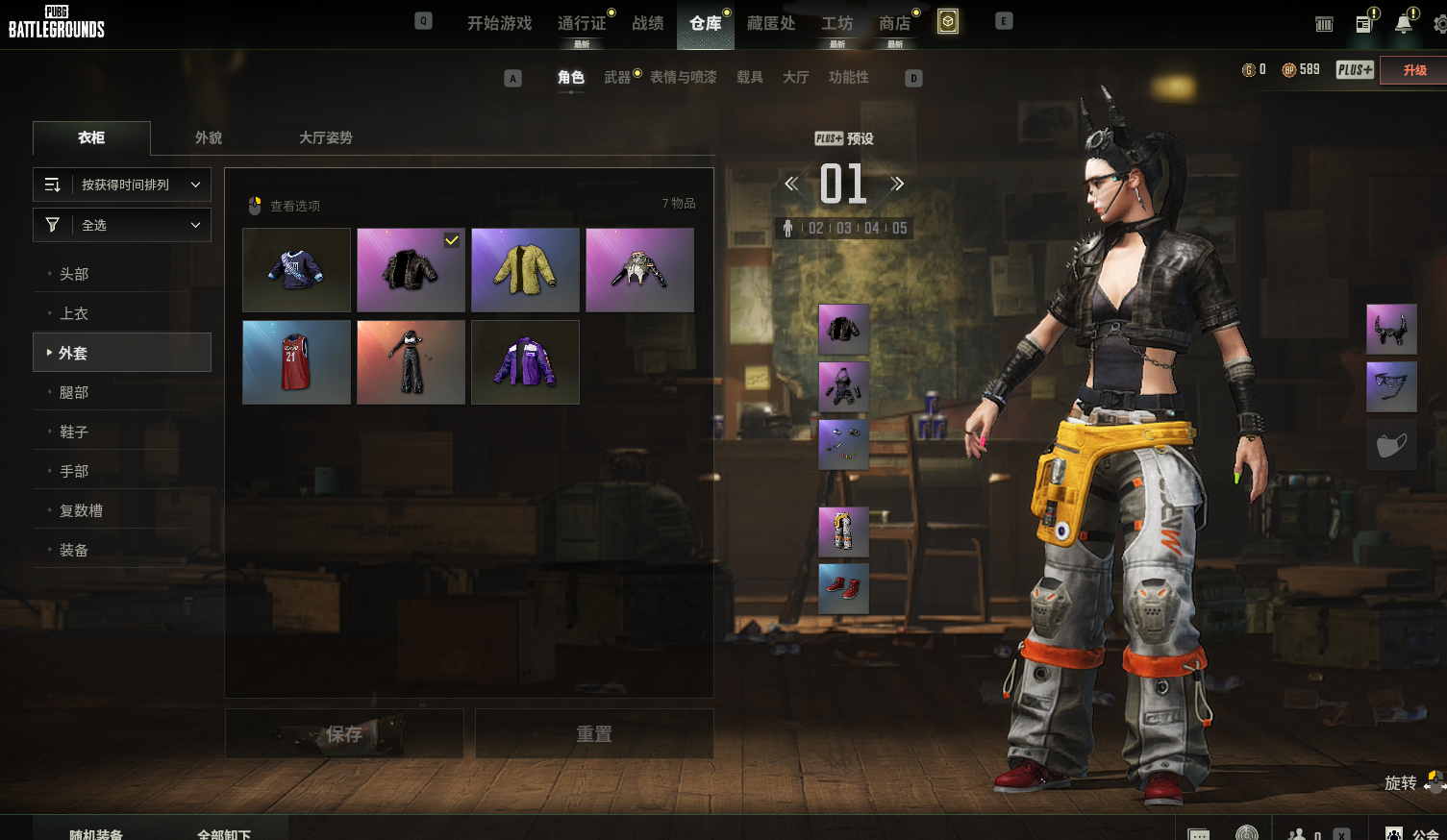Select the 鞋子 shoes category
This screenshot has height=840, width=1447.
[74, 432]
